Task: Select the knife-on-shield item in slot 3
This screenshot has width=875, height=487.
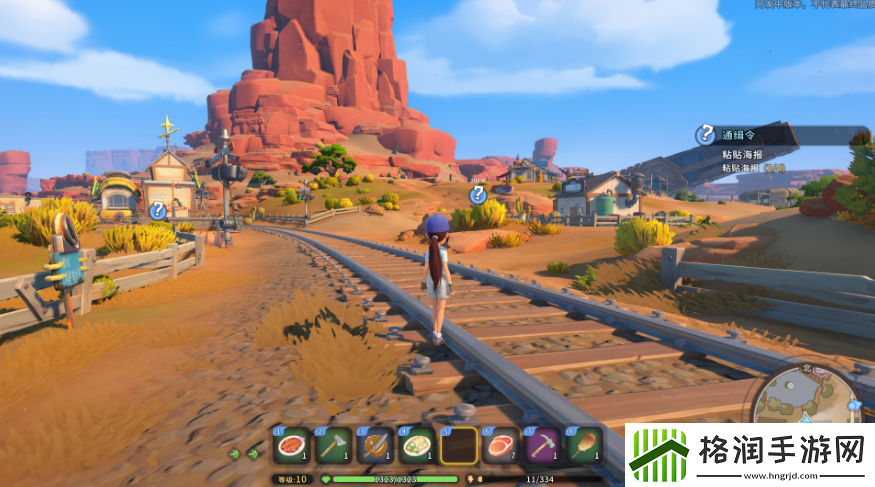Action: point(375,445)
